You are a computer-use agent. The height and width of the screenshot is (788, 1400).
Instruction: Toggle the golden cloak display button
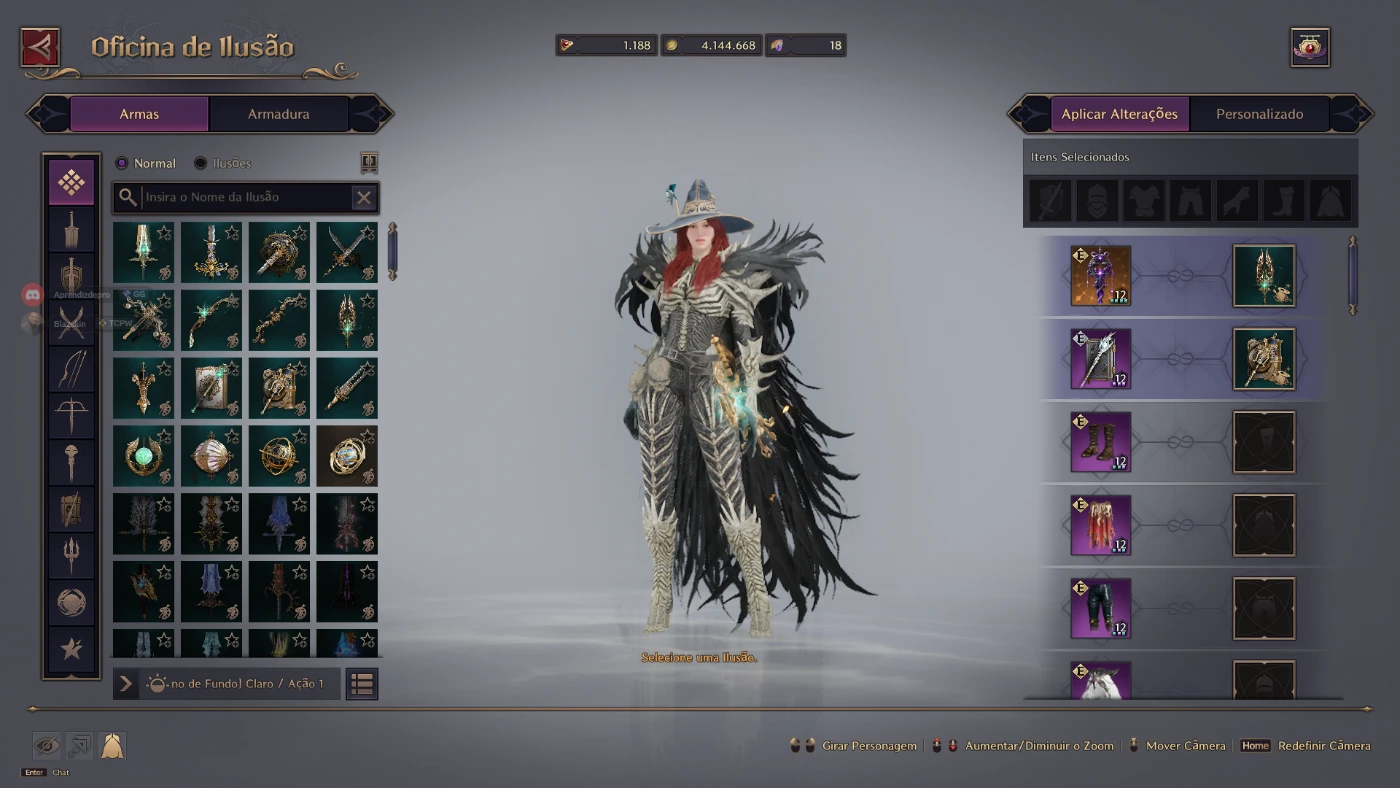[112, 745]
